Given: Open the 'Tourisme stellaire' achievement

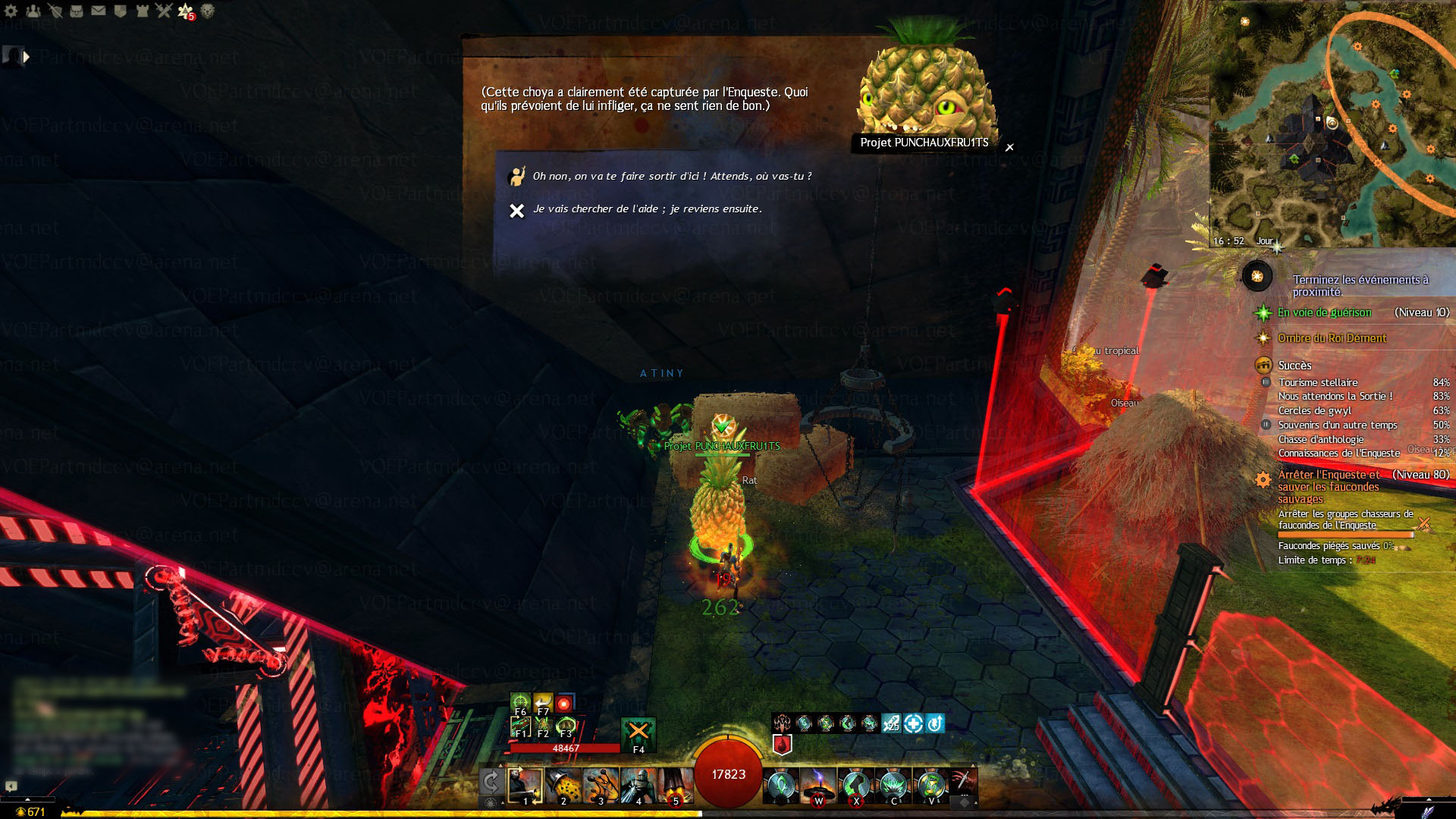Looking at the screenshot, I should [1318, 382].
